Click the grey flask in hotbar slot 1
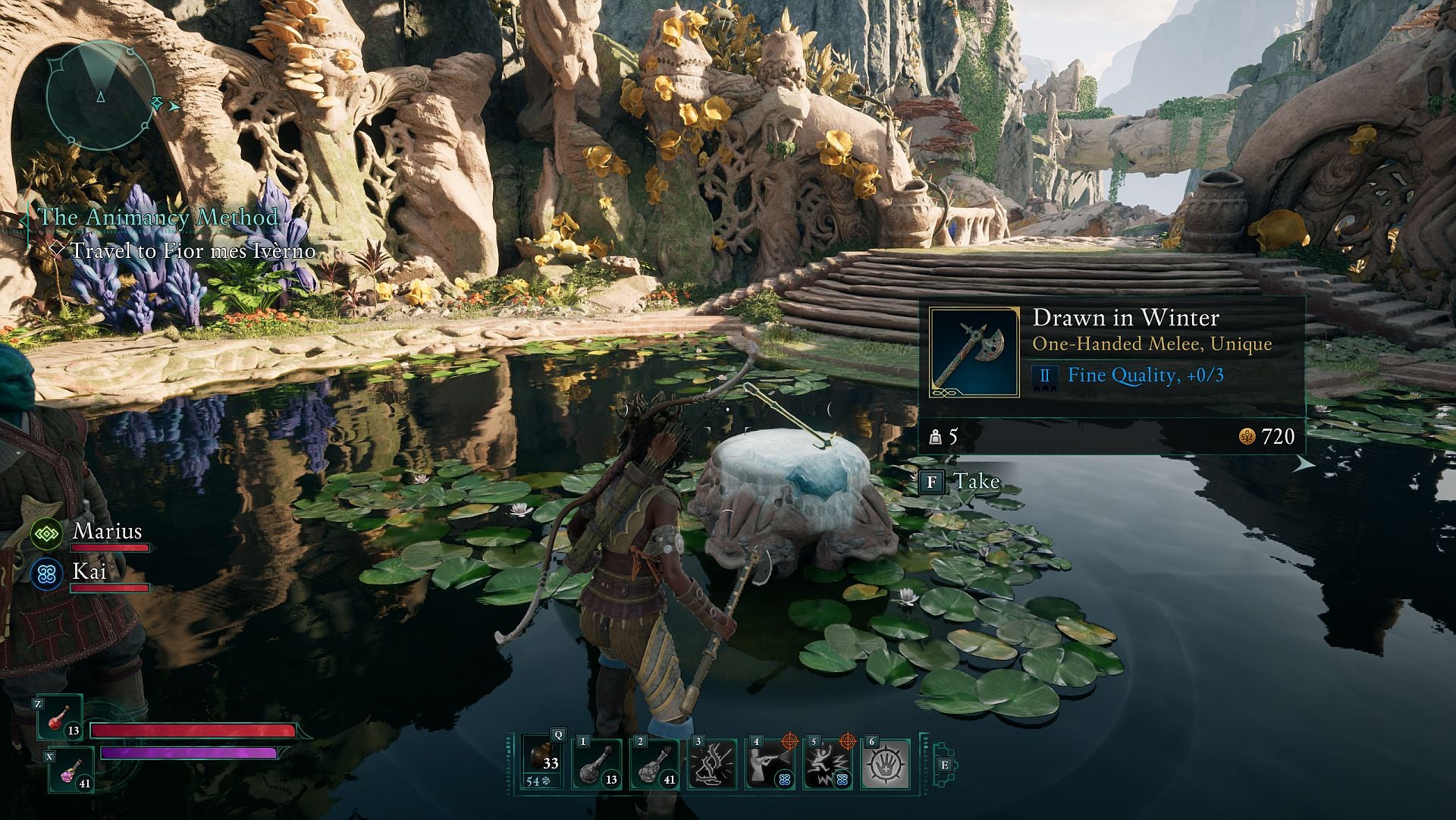The height and width of the screenshot is (820, 1456). [x=597, y=764]
